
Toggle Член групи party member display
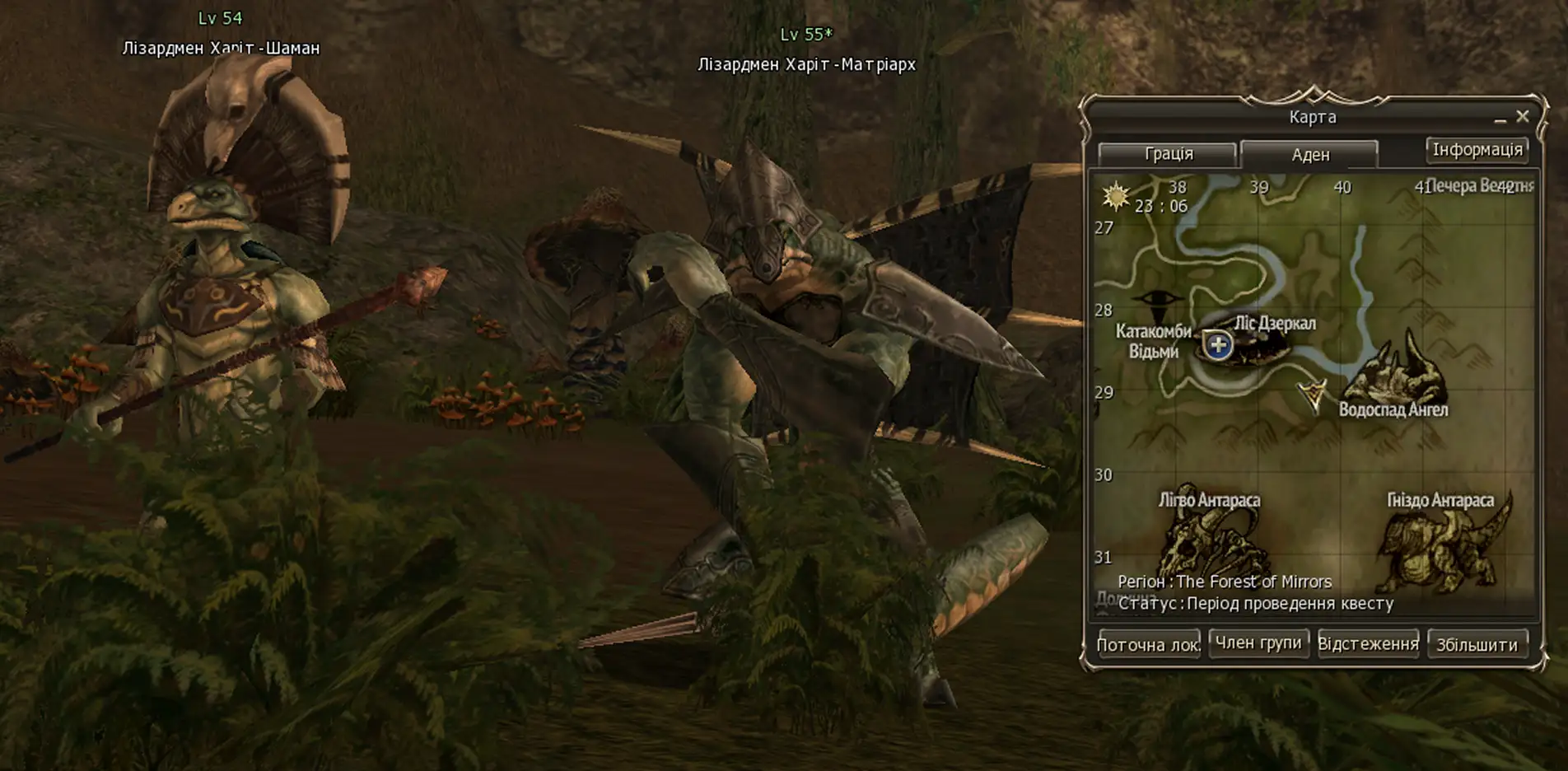pos(1260,642)
